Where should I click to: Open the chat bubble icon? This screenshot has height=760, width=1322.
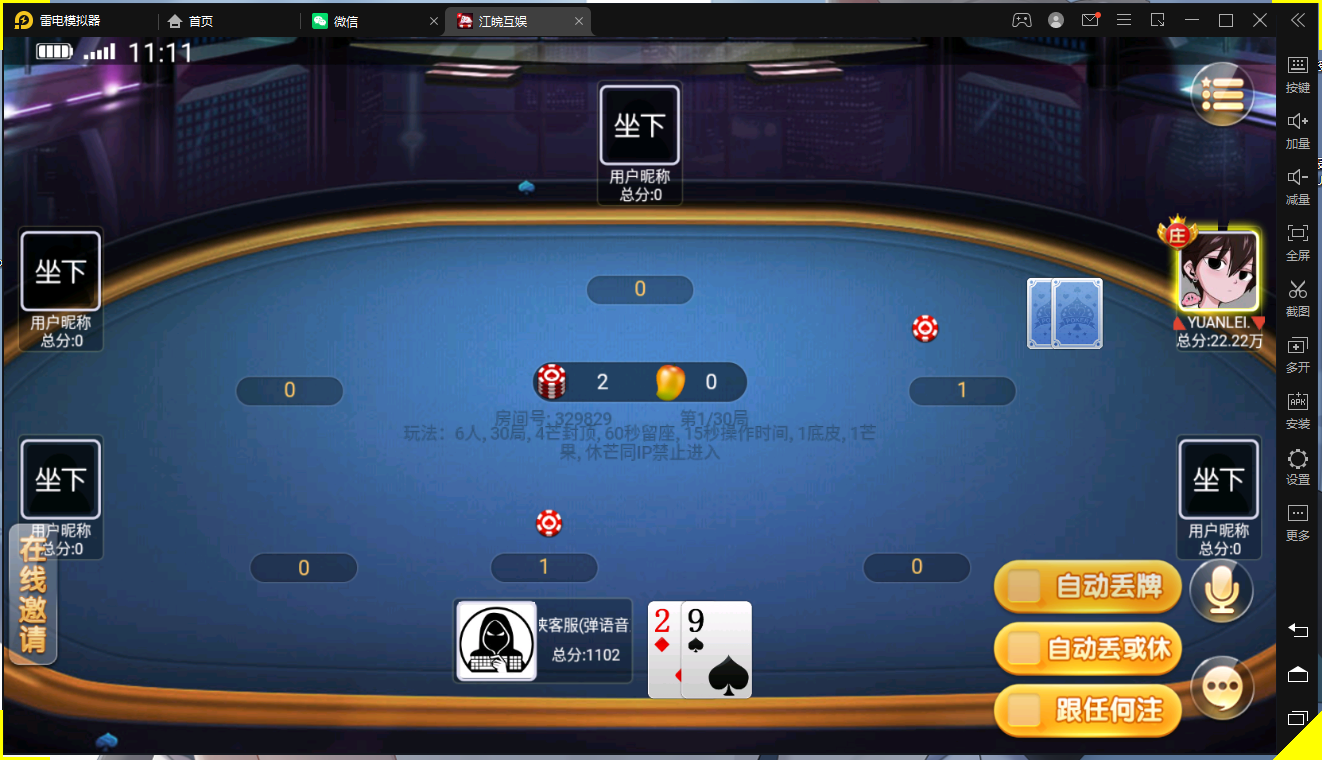point(1222,688)
